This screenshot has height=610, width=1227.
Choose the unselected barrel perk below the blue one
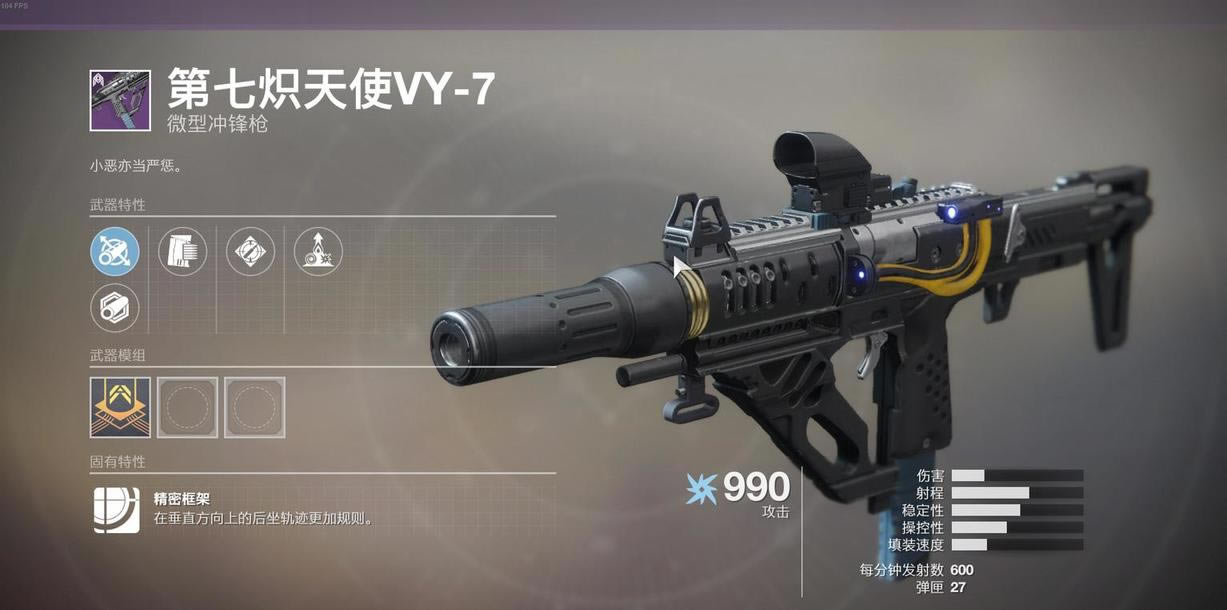point(115,308)
